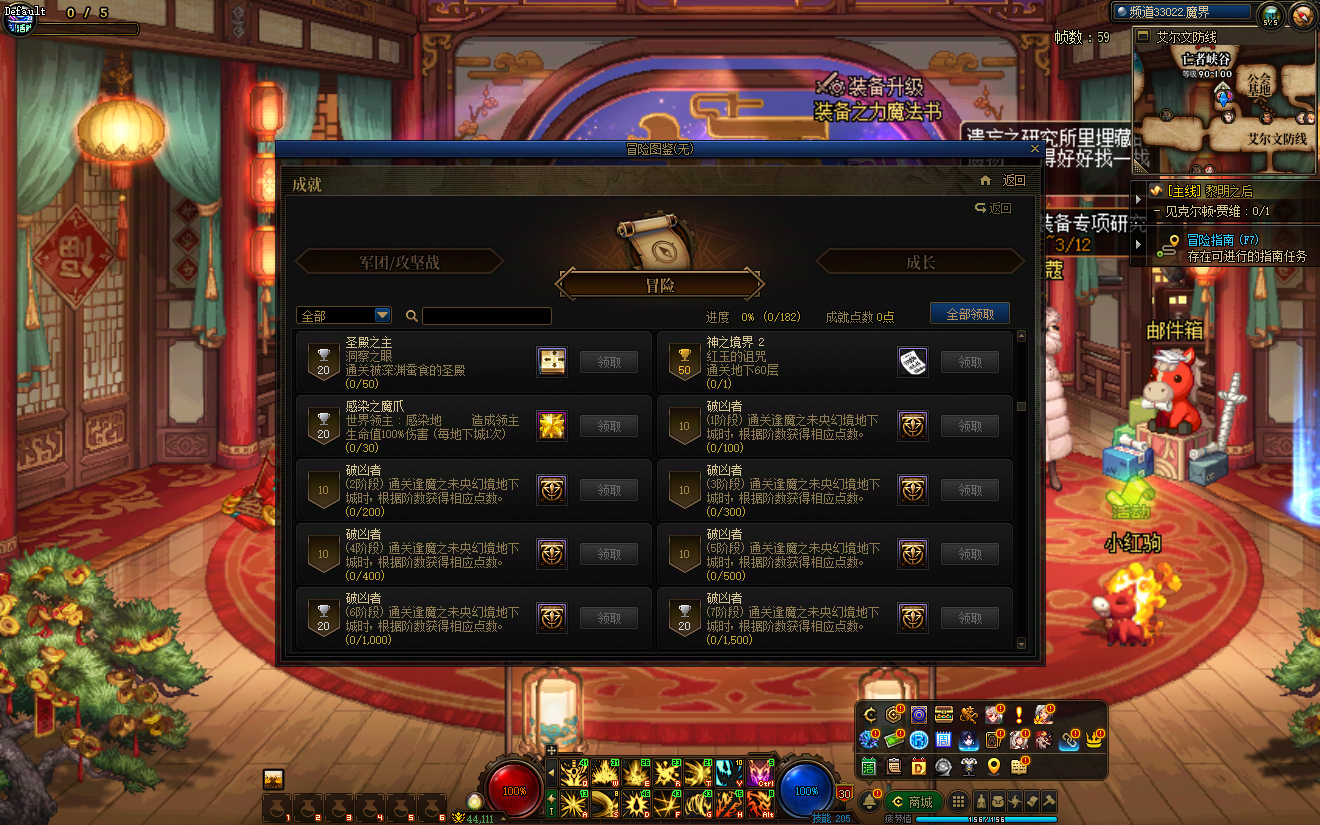Close the 冒险图鉴 window
This screenshot has width=1320, height=825.
tap(1035, 149)
